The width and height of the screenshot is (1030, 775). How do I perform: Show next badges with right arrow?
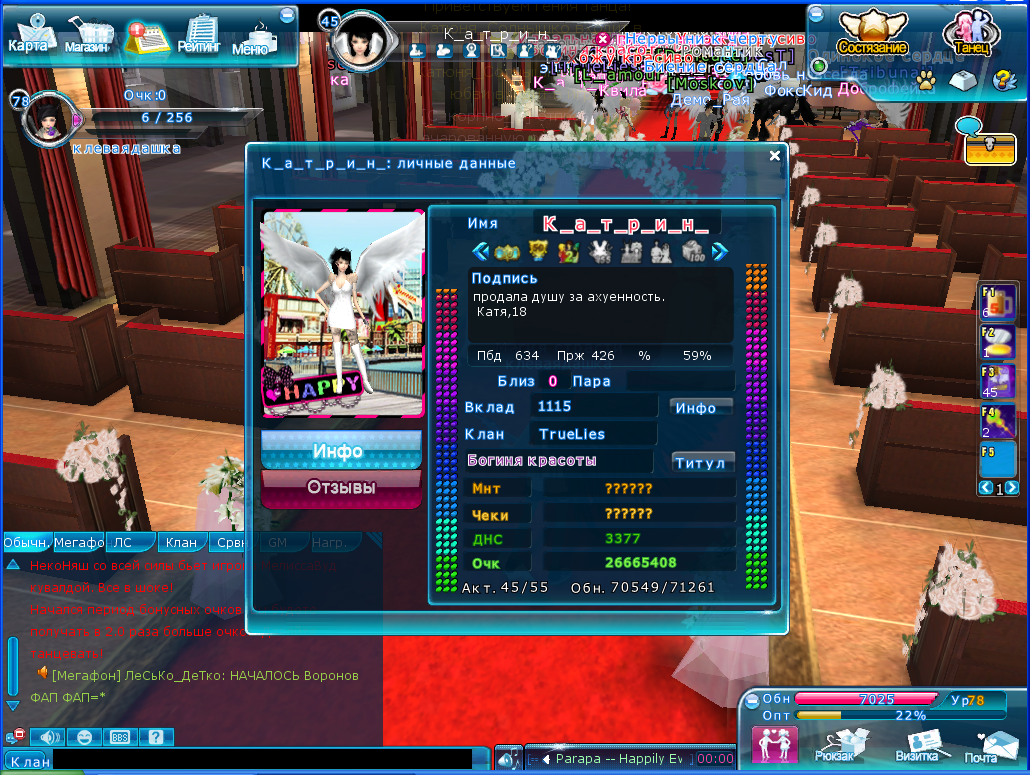719,251
